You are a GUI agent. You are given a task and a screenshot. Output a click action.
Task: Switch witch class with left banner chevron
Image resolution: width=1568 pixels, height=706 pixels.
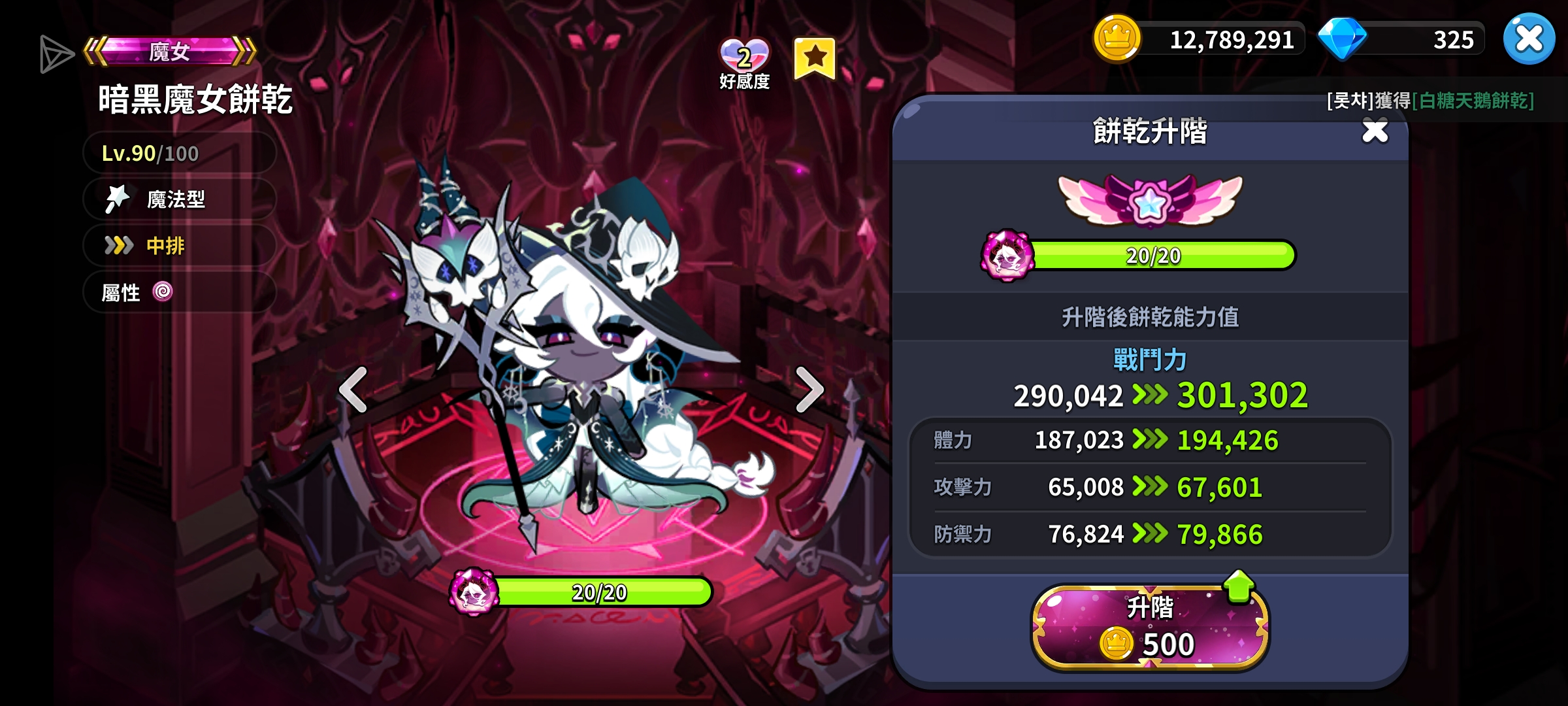[x=93, y=50]
